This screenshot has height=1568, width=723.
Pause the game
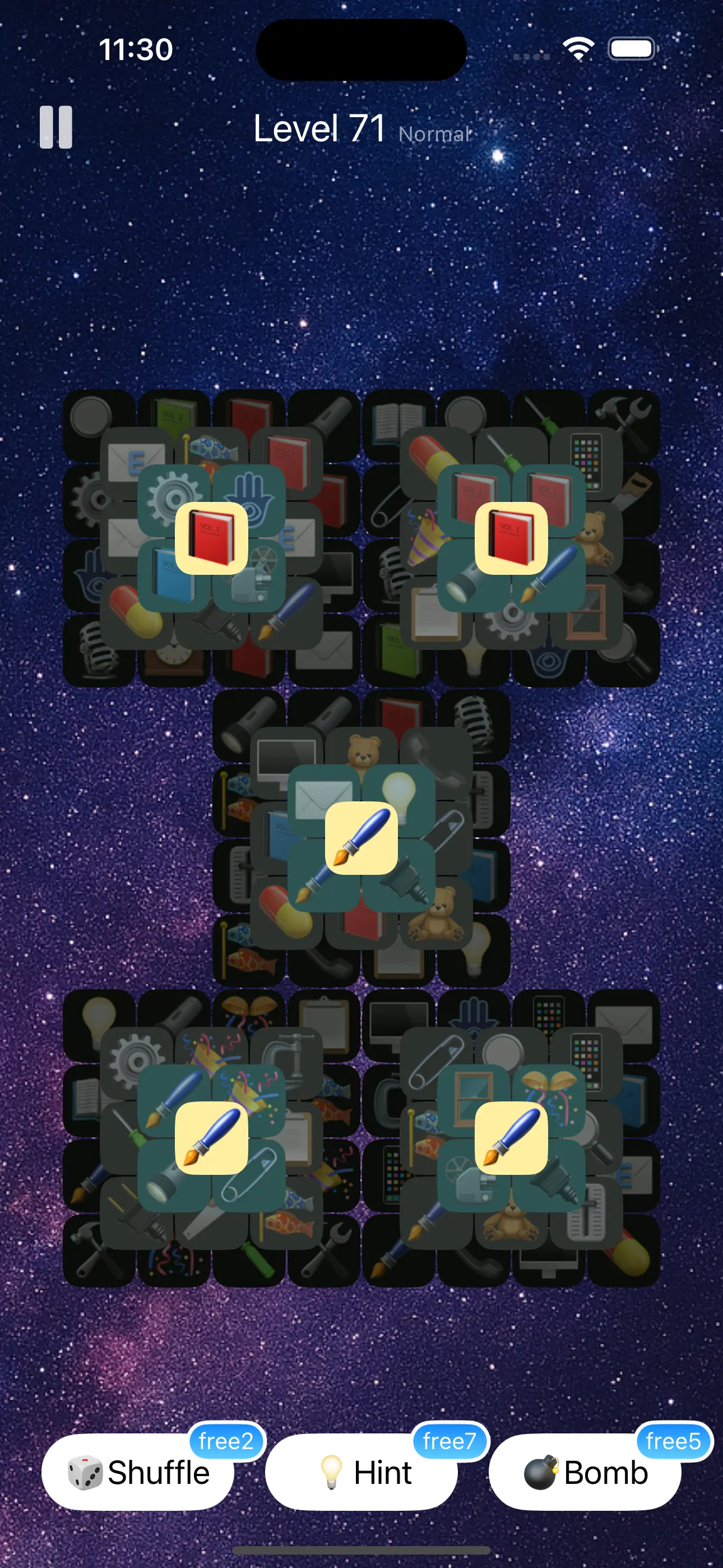coord(55,128)
